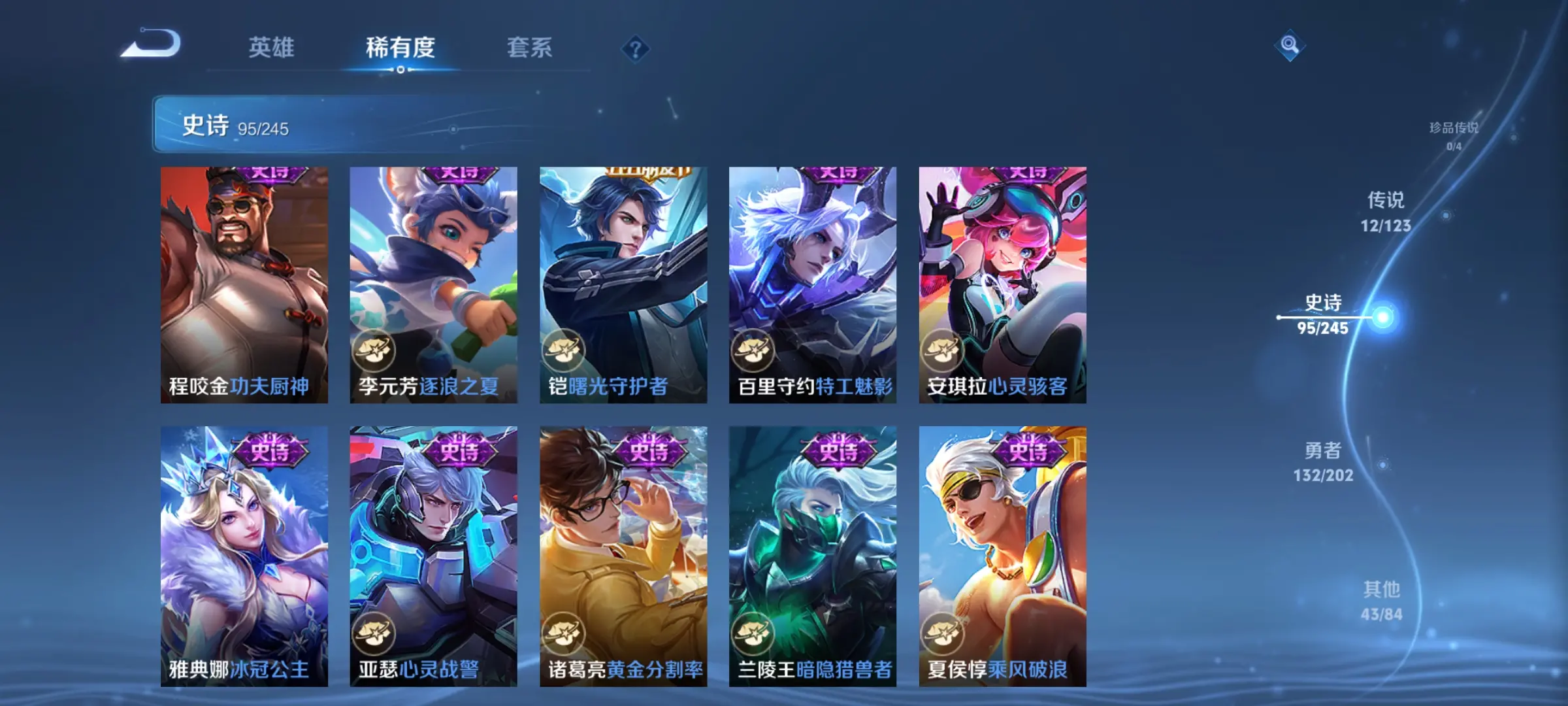Choose 雅典娜 冰冠公主 skin card
1568x706 pixels.
pos(244,556)
